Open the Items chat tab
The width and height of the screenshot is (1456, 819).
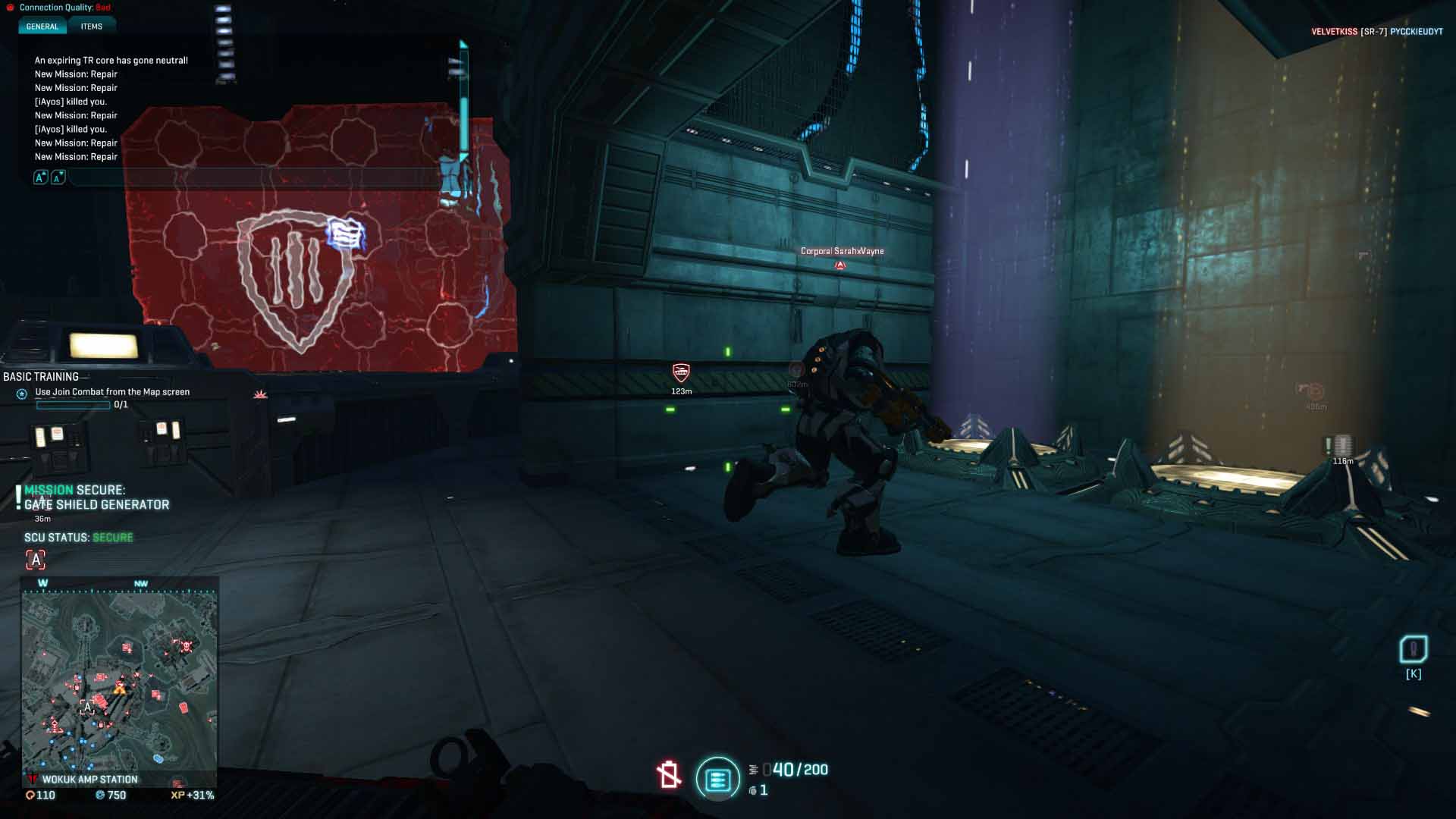91,27
